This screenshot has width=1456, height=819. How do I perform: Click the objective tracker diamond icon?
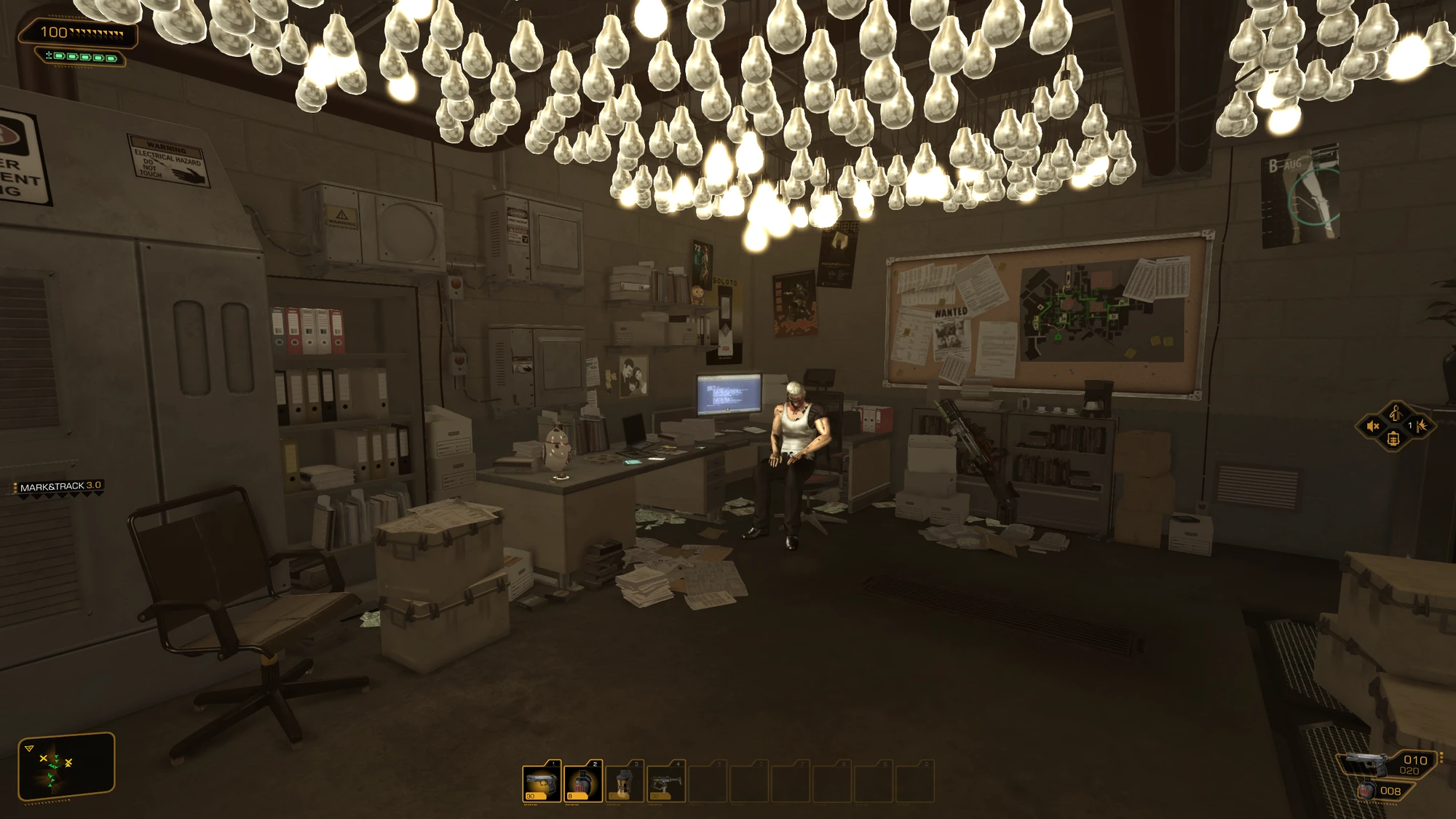coord(1393,440)
